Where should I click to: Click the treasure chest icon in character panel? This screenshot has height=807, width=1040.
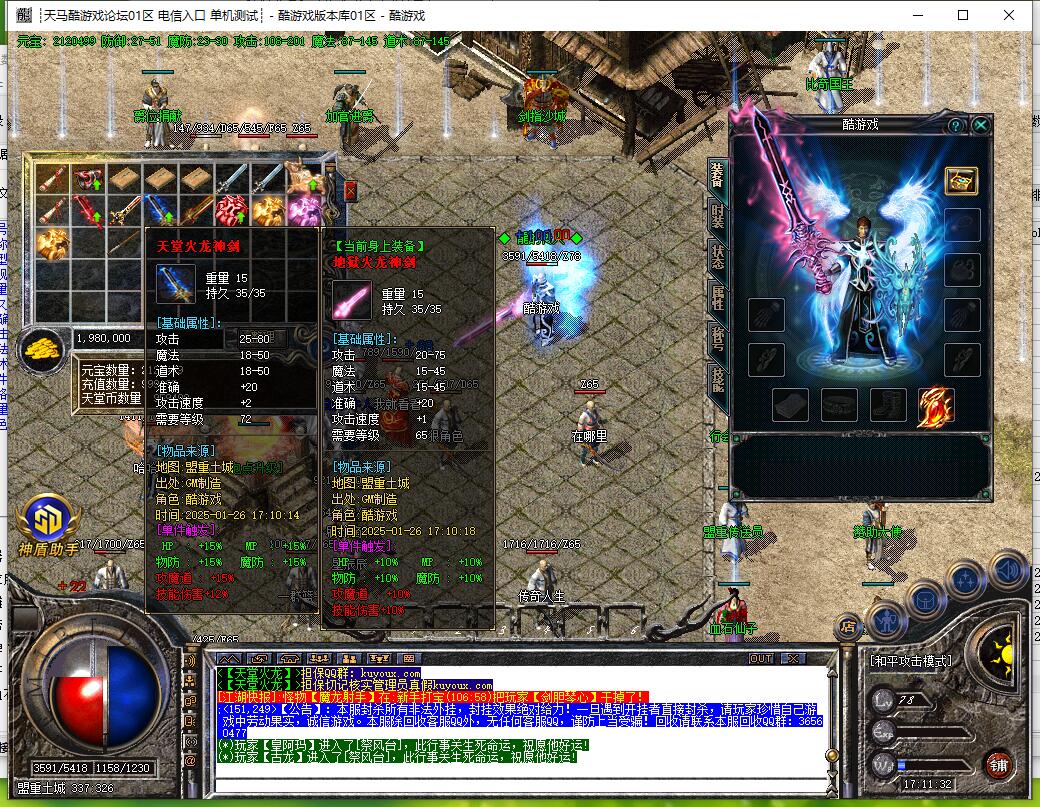(961, 181)
